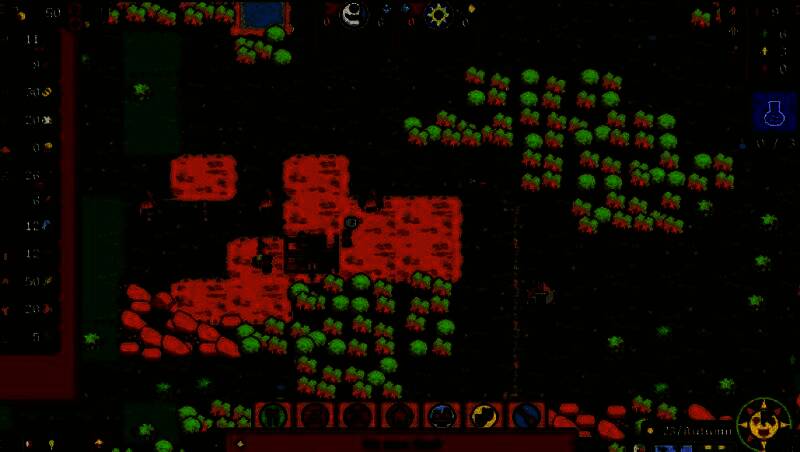This screenshot has width=800, height=452.
Task: Open the blue potion flask button
Action: pos(771,114)
